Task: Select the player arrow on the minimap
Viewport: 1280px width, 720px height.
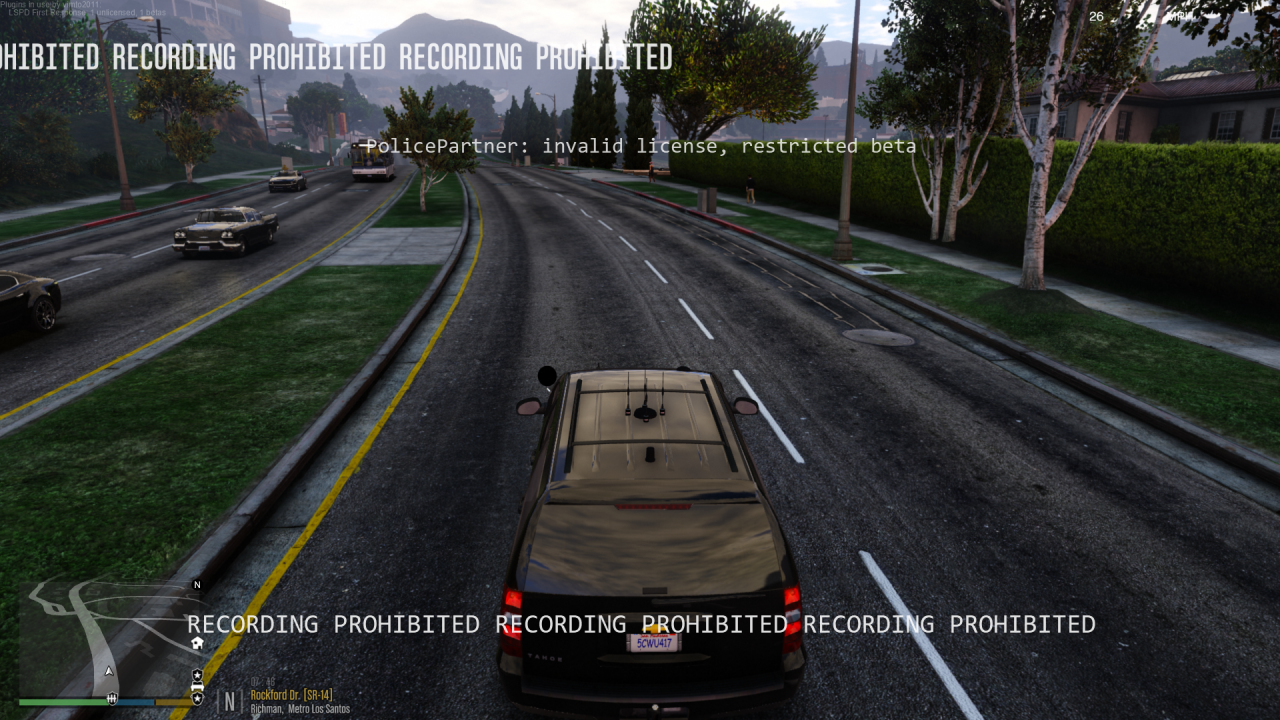Action: point(109,671)
